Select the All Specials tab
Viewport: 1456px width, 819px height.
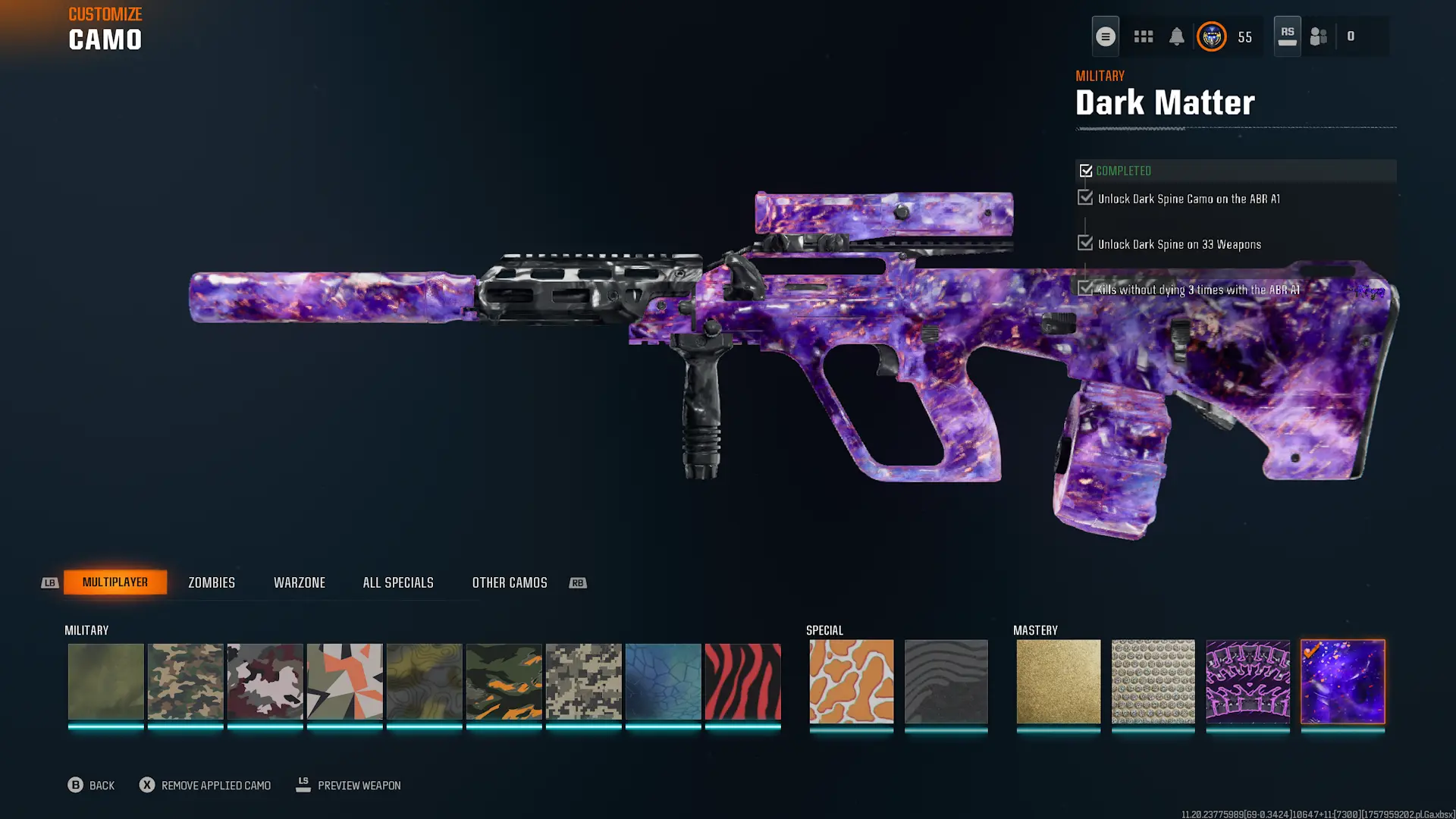coord(398,582)
